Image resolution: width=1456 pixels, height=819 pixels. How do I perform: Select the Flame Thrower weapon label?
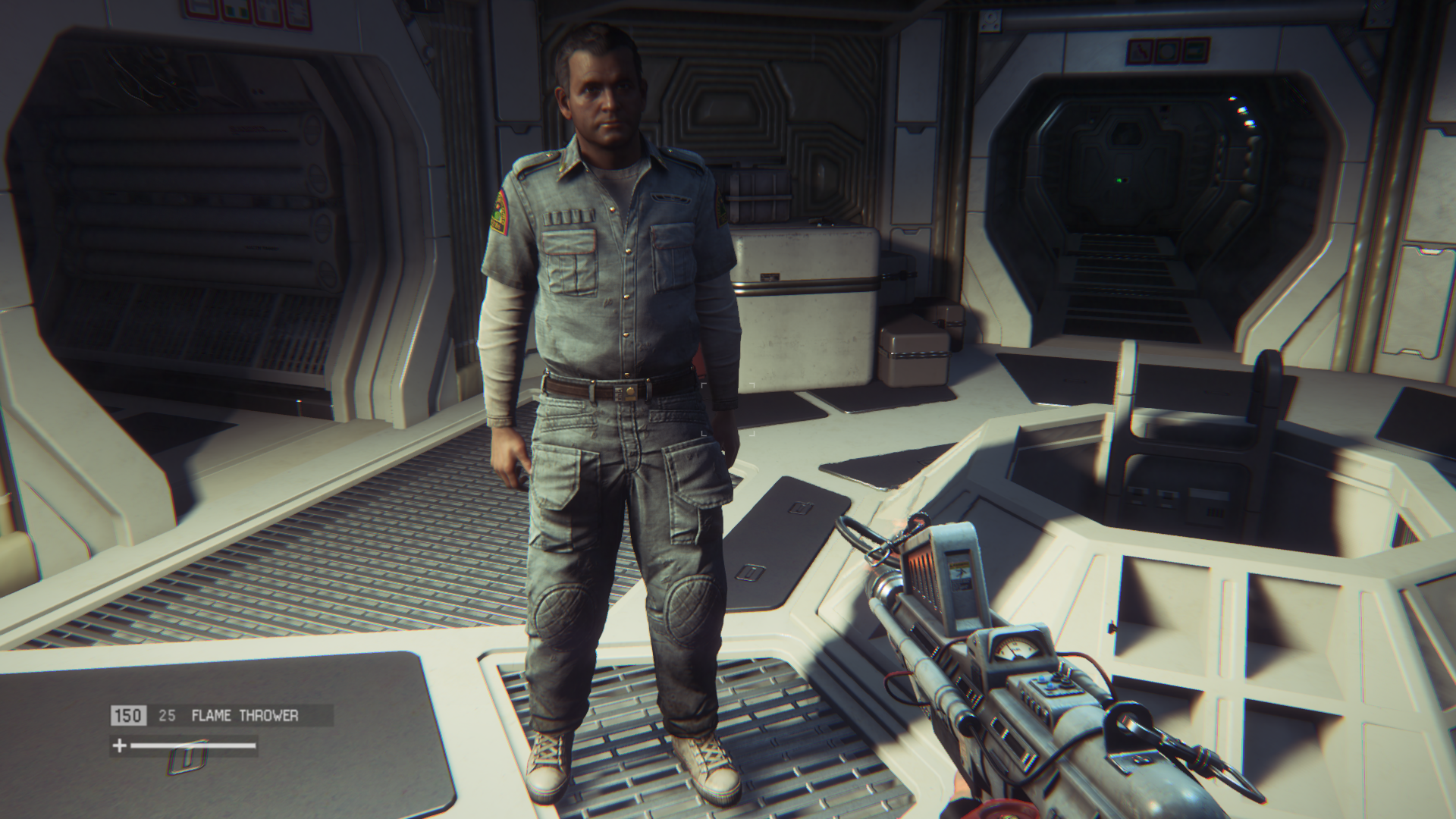click(245, 715)
